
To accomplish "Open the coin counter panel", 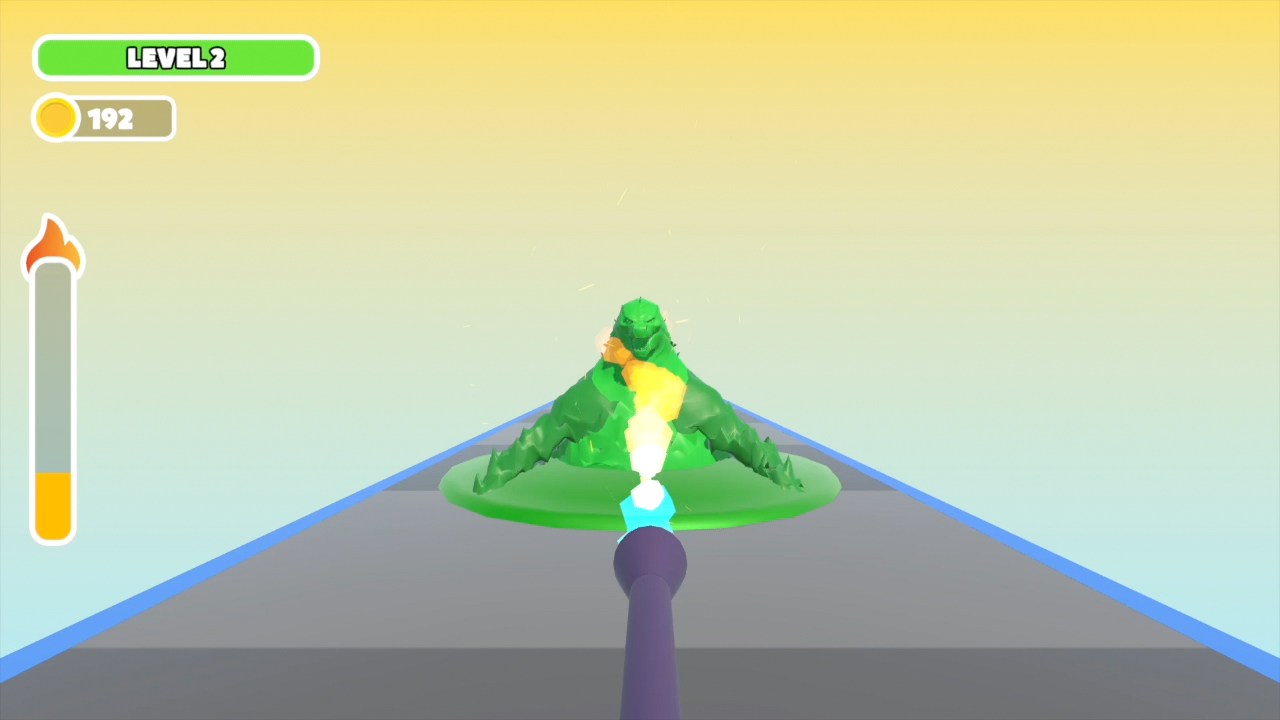I will pyautogui.click(x=103, y=118).
